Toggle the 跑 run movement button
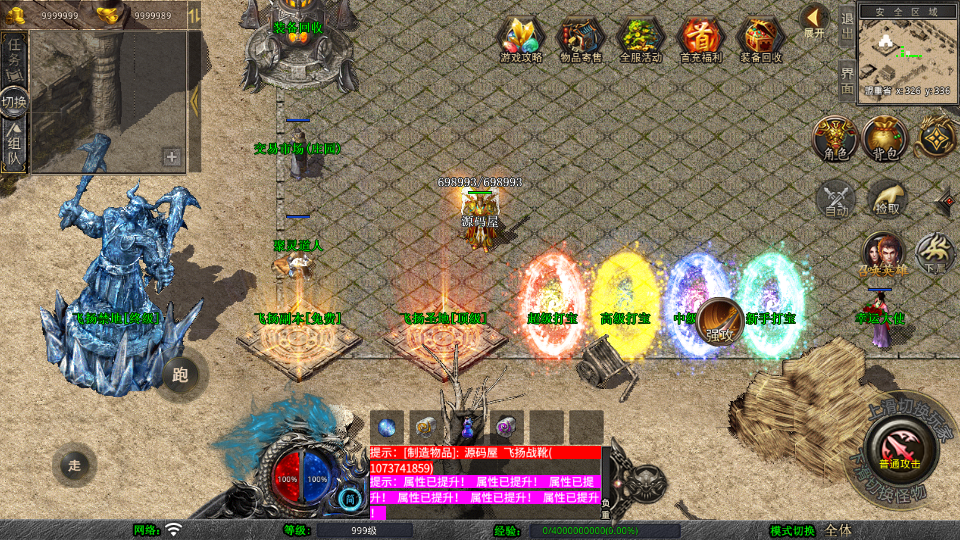 pos(180,375)
